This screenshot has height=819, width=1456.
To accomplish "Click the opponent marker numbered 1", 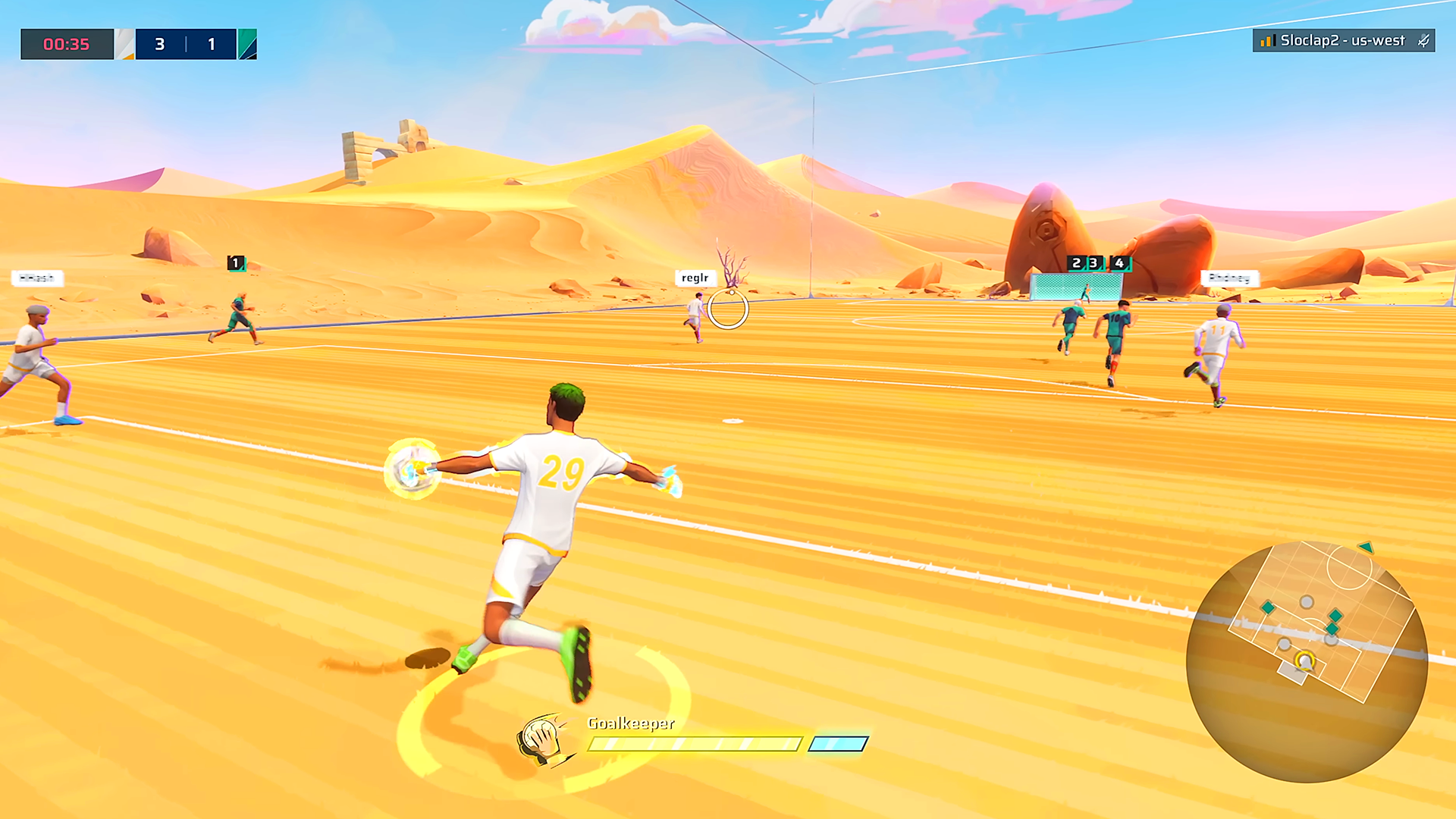I will tap(236, 263).
